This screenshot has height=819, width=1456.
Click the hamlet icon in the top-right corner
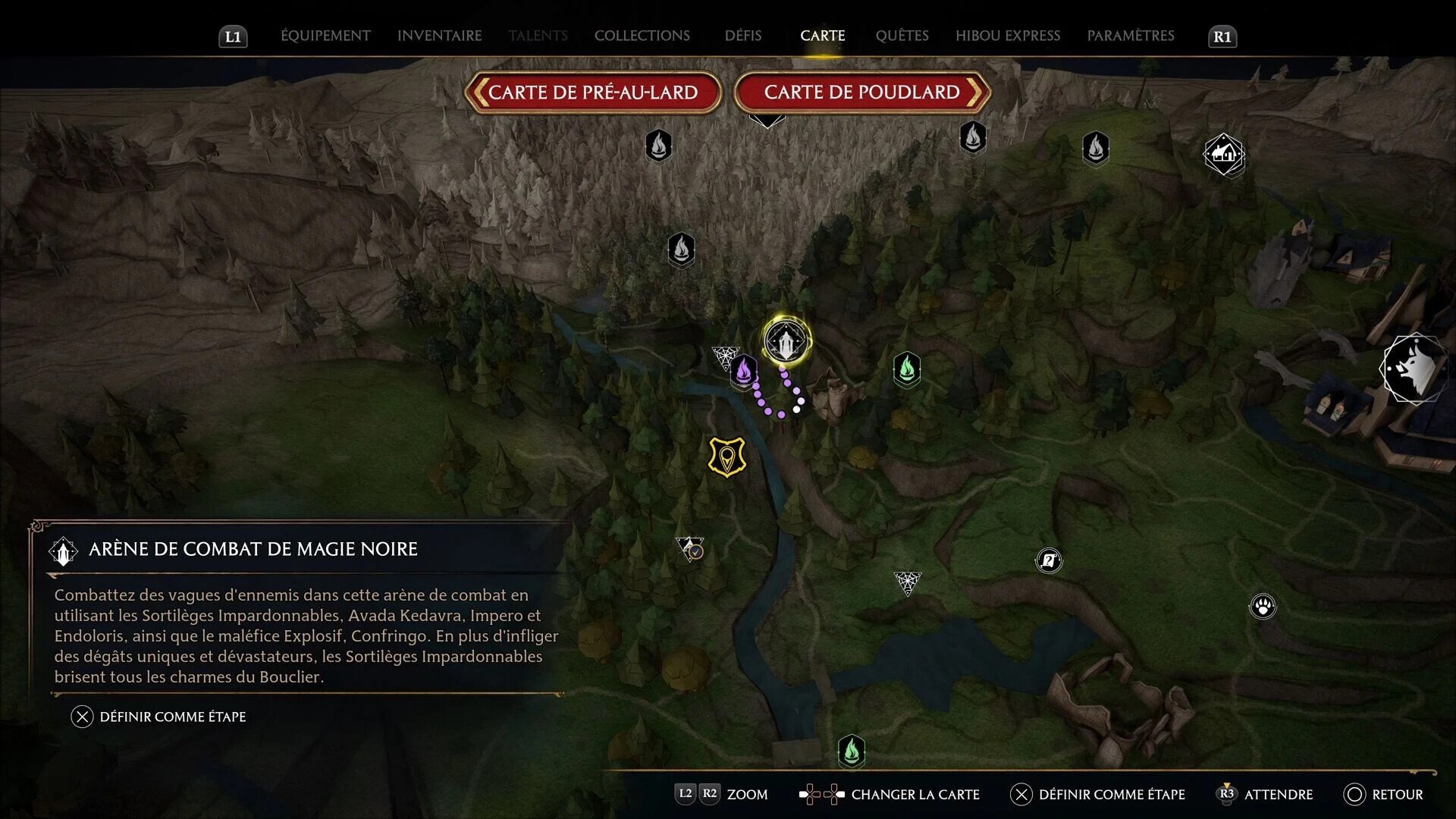point(1223,154)
